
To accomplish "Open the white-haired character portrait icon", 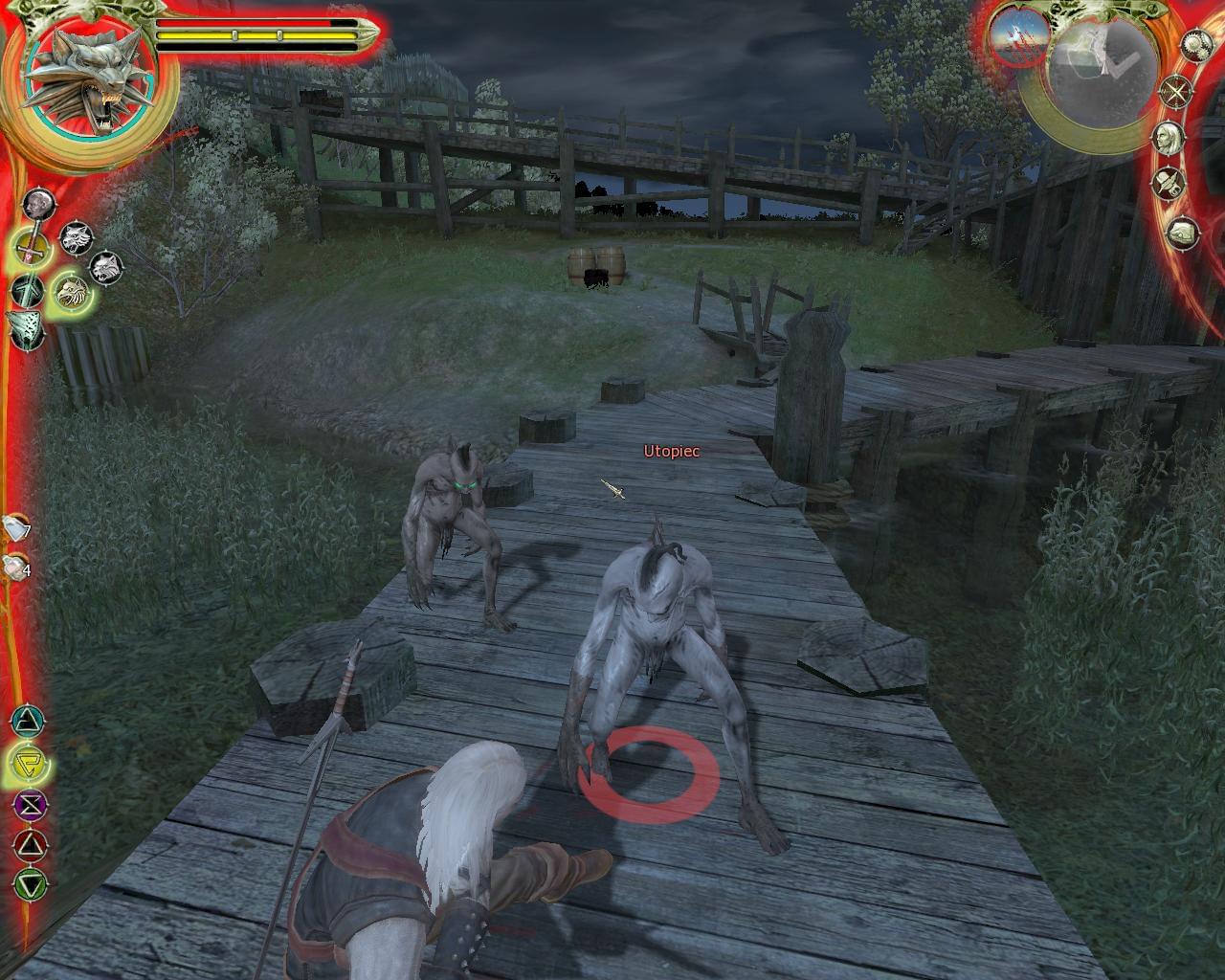I will [1167, 136].
